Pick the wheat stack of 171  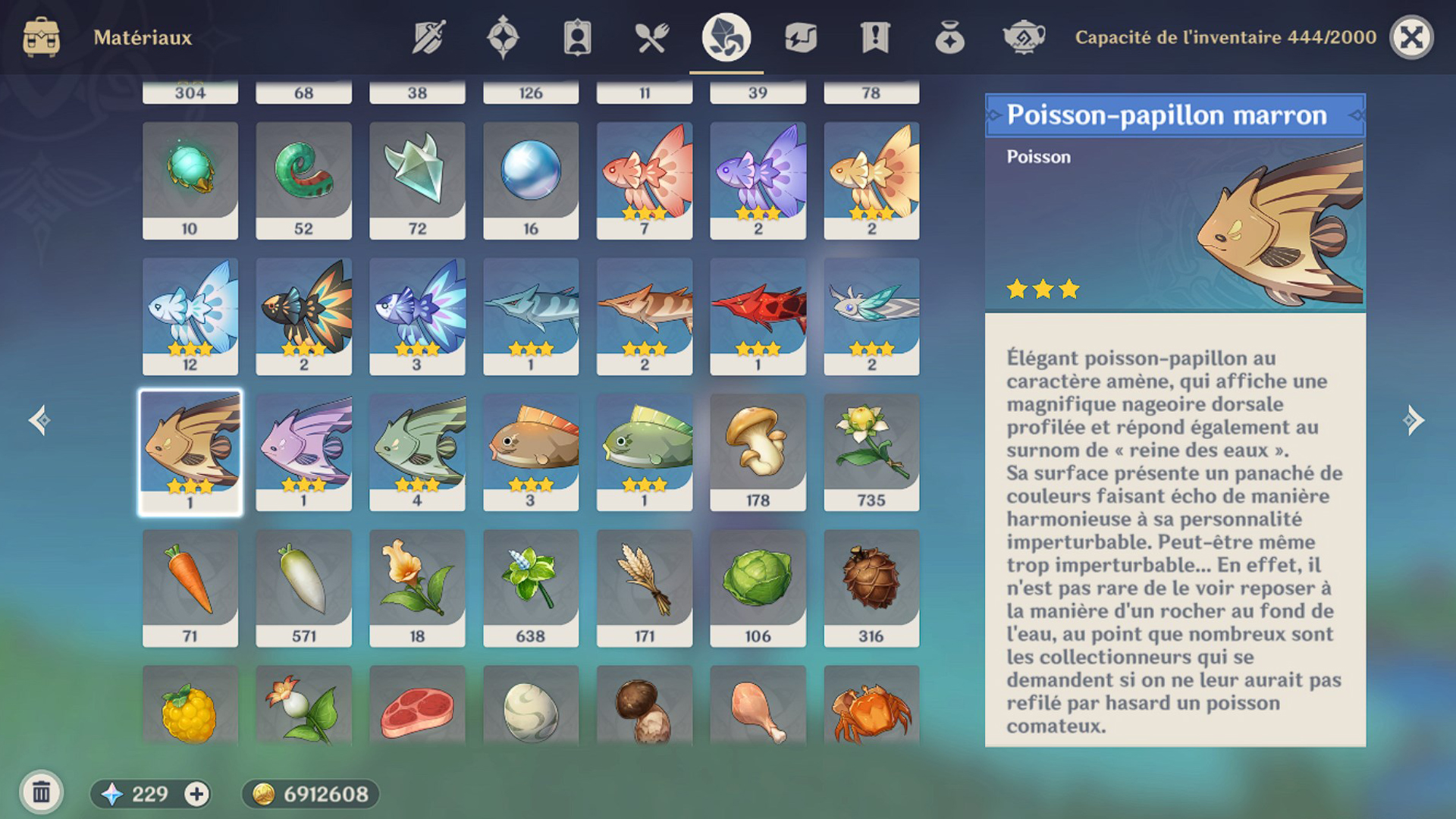[644, 588]
